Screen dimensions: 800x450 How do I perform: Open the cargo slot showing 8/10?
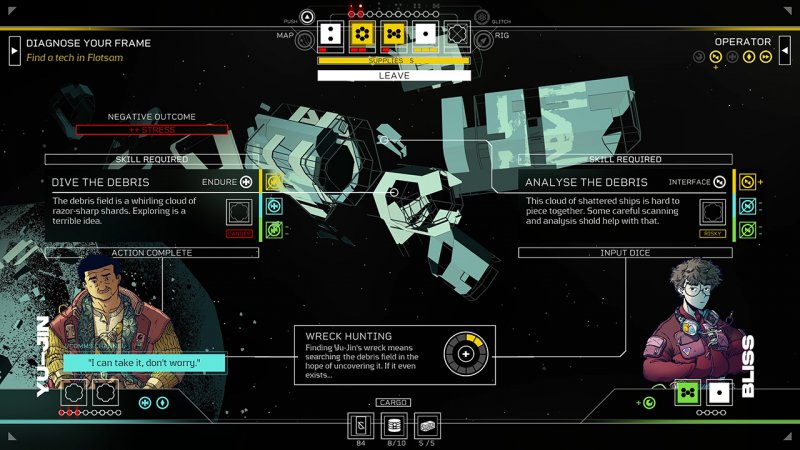394,425
